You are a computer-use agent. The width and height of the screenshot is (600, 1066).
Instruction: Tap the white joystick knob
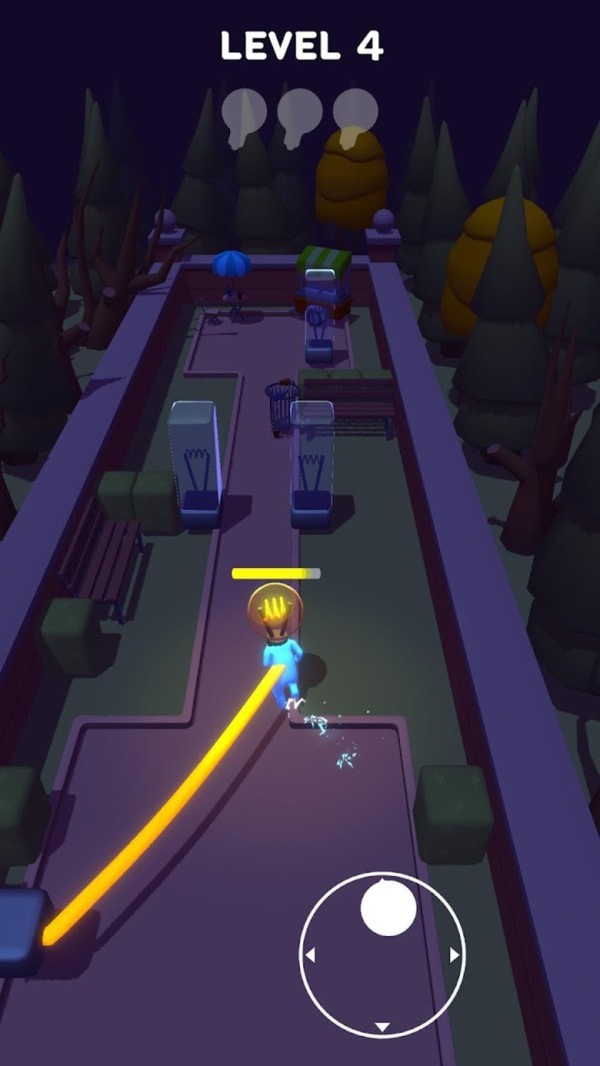pos(388,908)
